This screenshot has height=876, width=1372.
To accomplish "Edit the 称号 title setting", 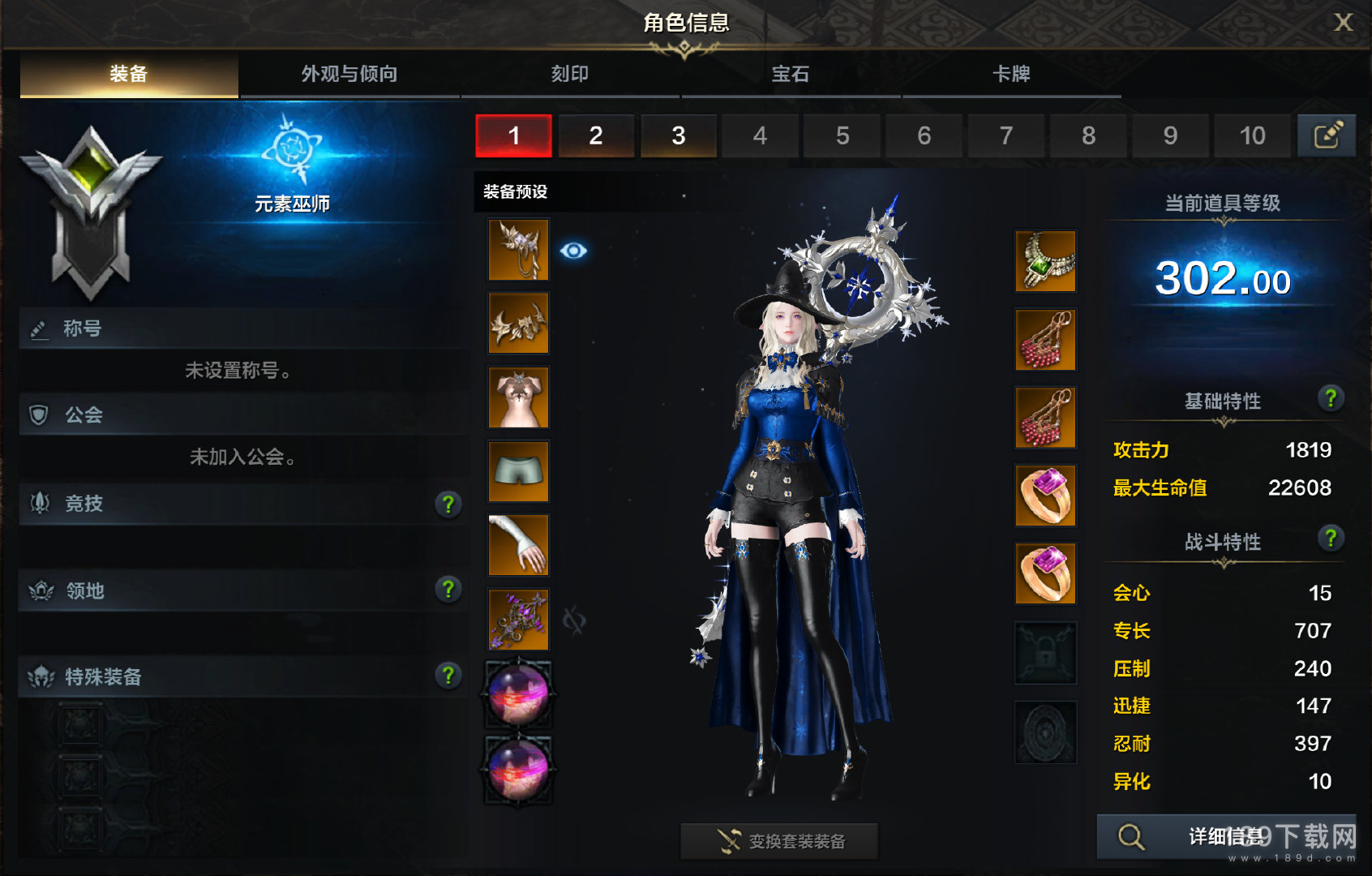I will (39, 329).
